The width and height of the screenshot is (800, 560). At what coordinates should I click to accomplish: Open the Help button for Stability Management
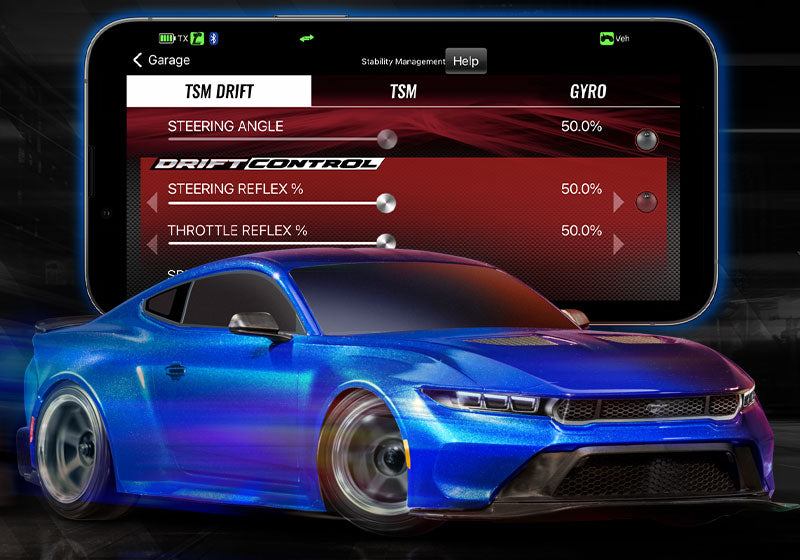point(465,61)
